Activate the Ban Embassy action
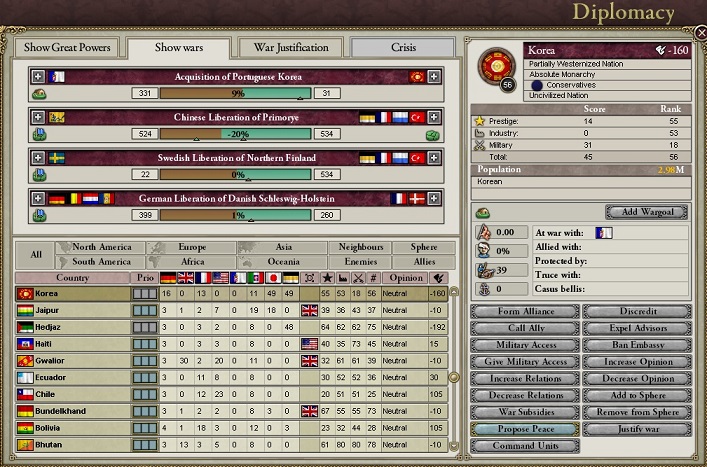 tap(637, 345)
